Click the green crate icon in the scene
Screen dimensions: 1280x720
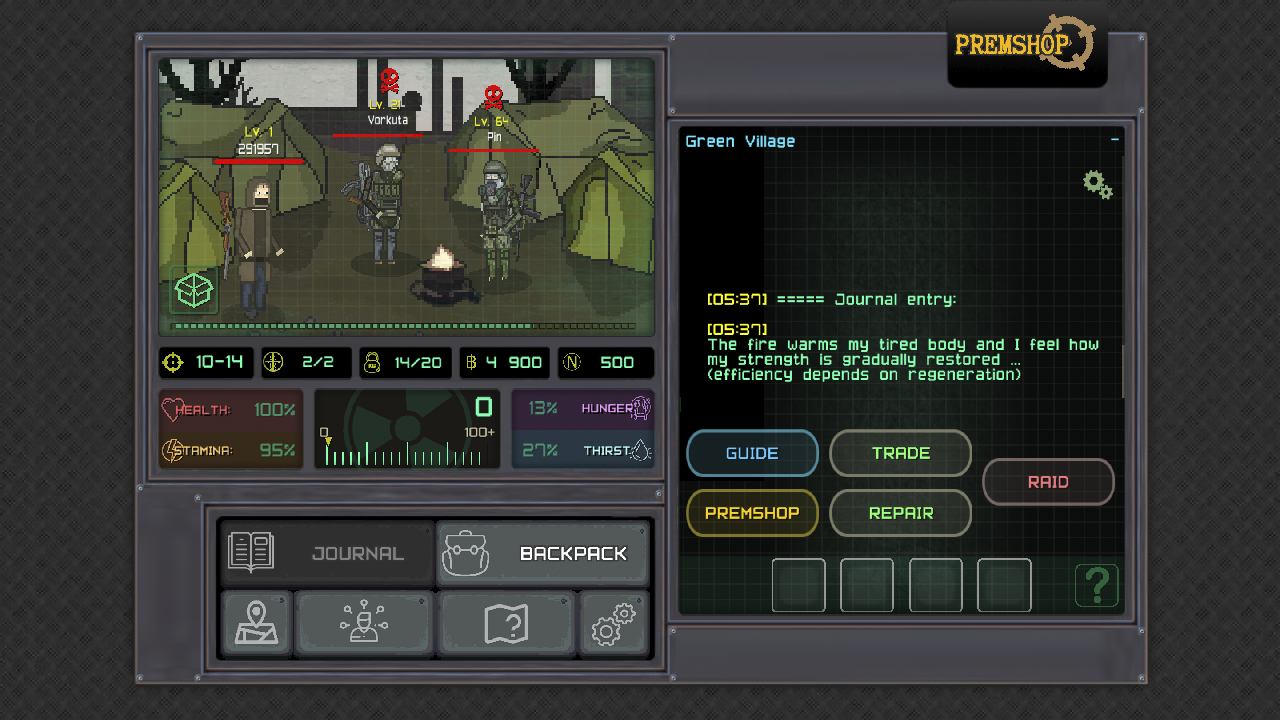pos(192,292)
